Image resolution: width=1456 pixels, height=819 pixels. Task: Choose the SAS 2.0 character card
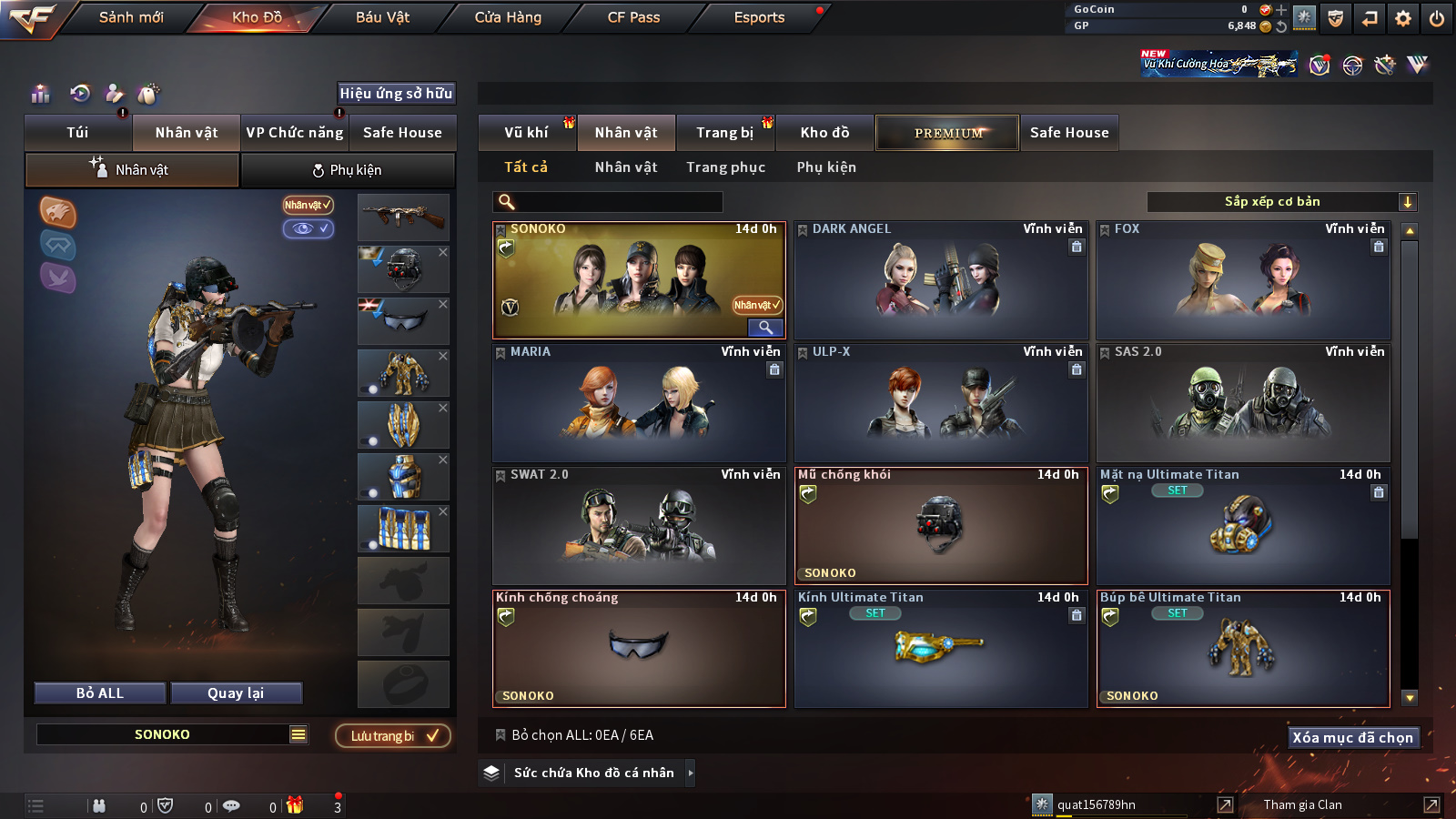(x=1243, y=403)
